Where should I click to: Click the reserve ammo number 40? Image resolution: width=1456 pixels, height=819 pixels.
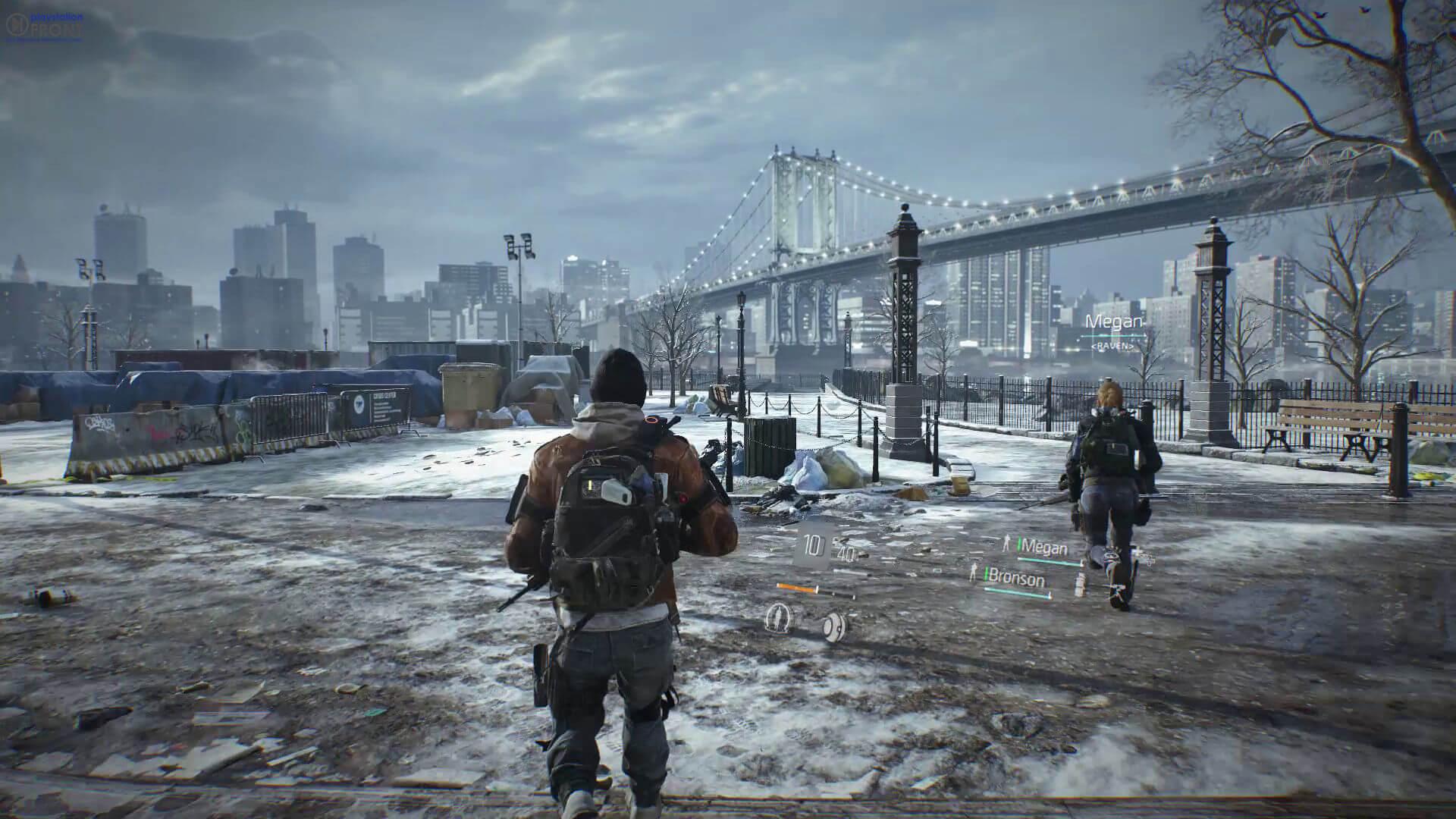pos(846,553)
